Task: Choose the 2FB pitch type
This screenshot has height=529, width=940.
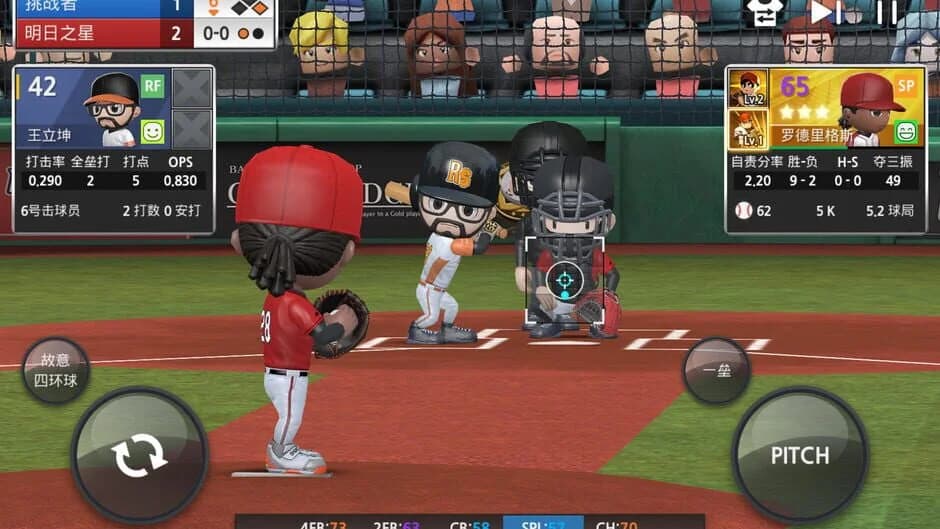Action: (395, 523)
